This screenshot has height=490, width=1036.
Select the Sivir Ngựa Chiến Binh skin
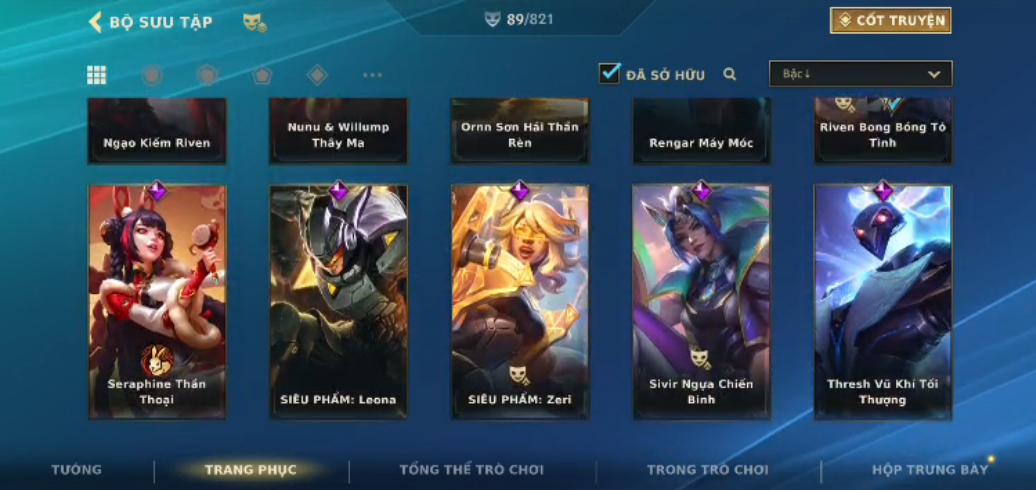[x=701, y=300]
